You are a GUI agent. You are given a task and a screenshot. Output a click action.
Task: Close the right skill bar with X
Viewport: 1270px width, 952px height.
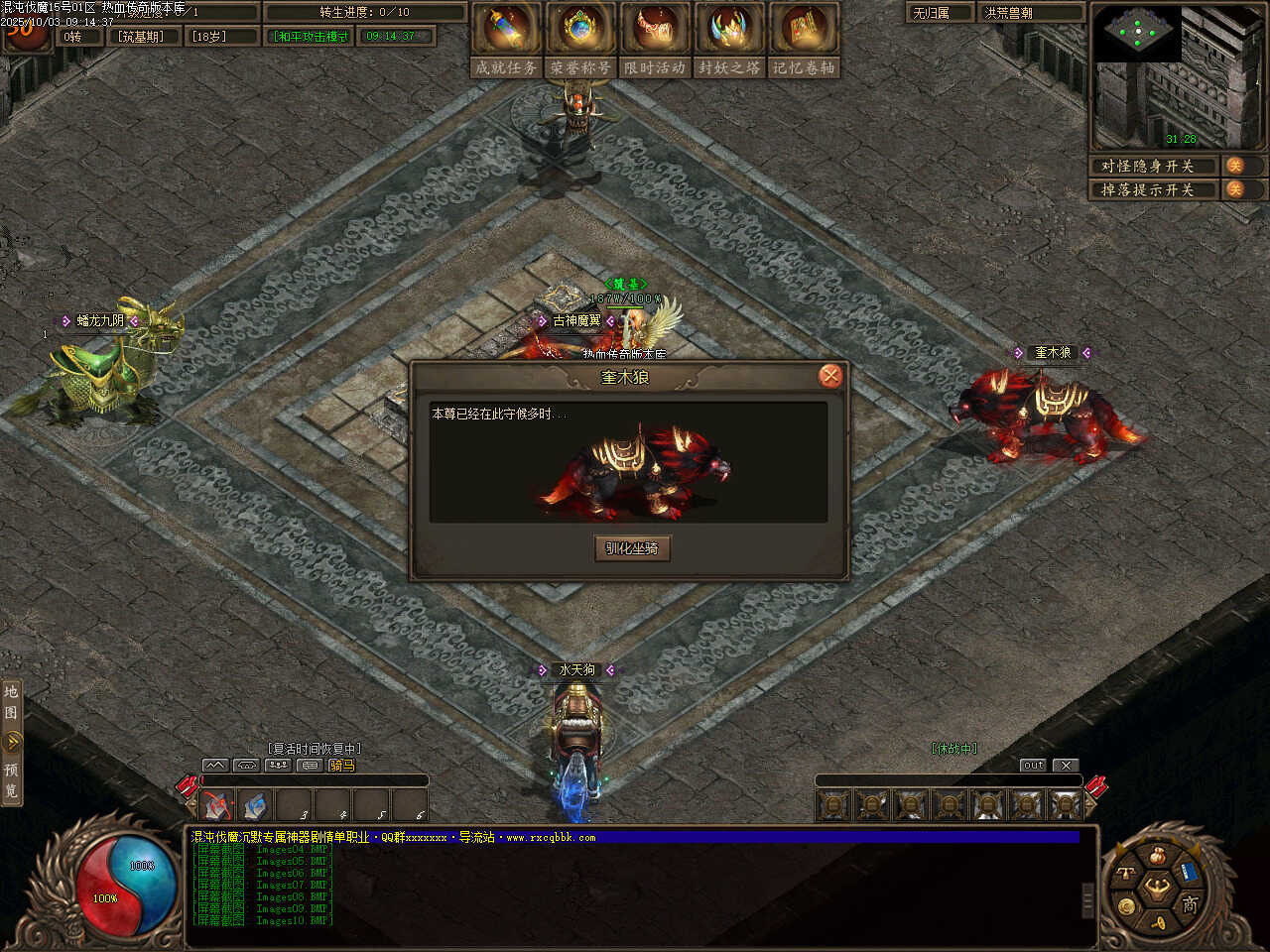(x=1065, y=766)
